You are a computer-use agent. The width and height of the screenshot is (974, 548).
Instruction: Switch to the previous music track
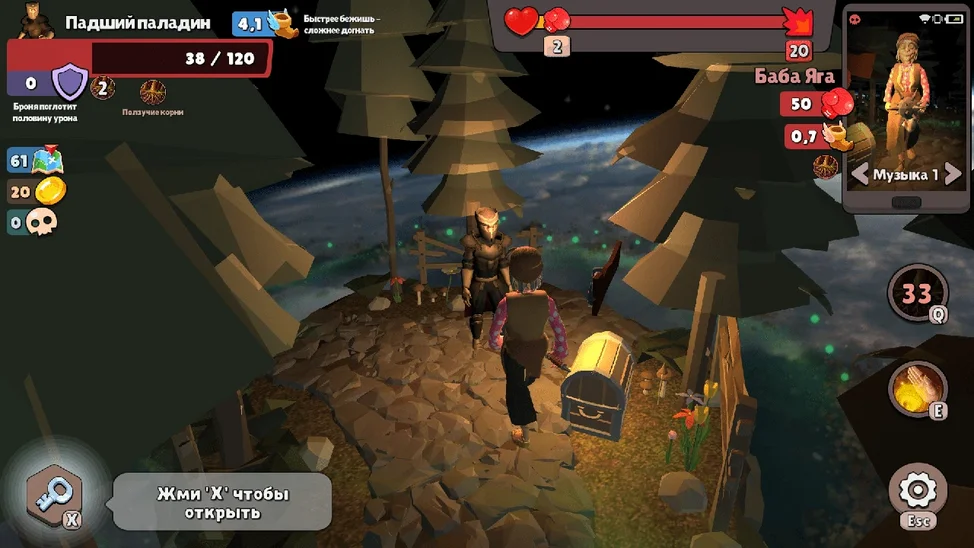point(860,174)
